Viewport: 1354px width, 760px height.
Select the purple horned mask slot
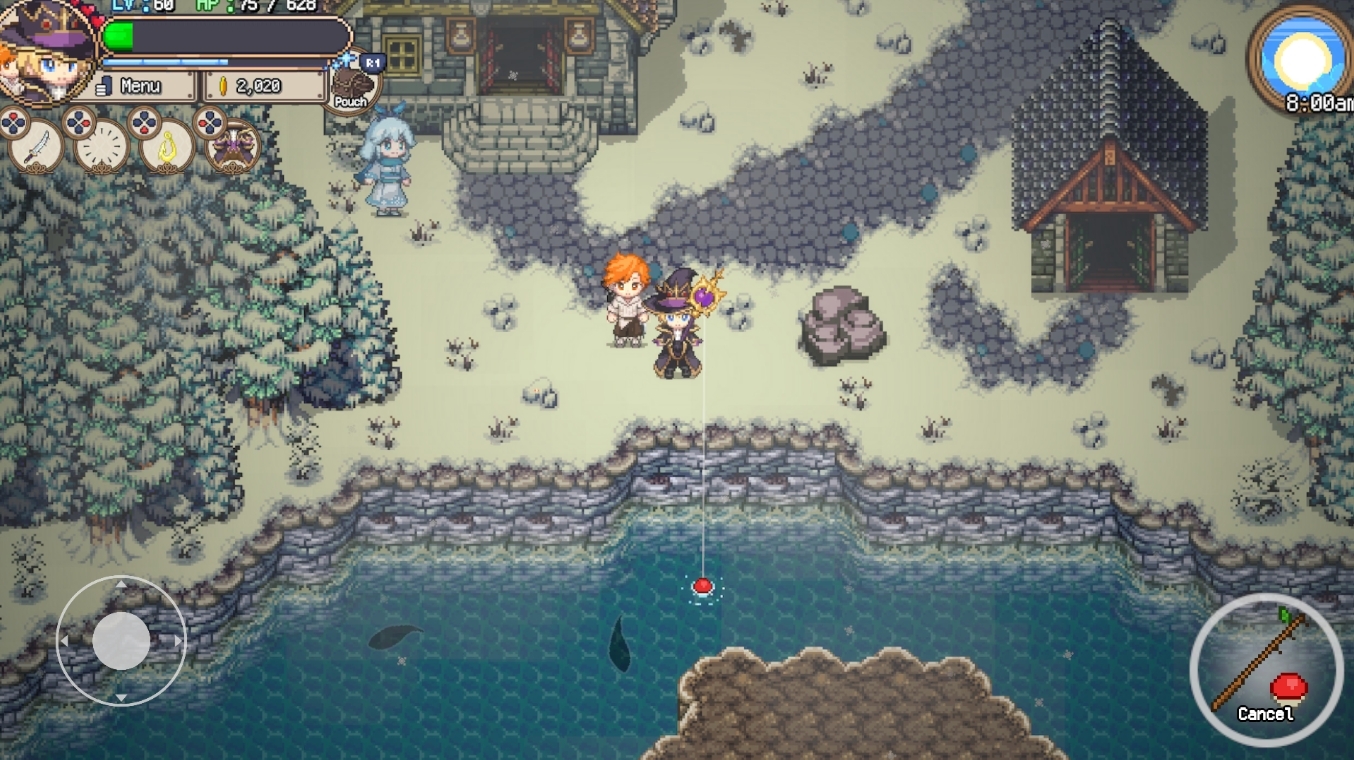pyautogui.click(x=234, y=148)
